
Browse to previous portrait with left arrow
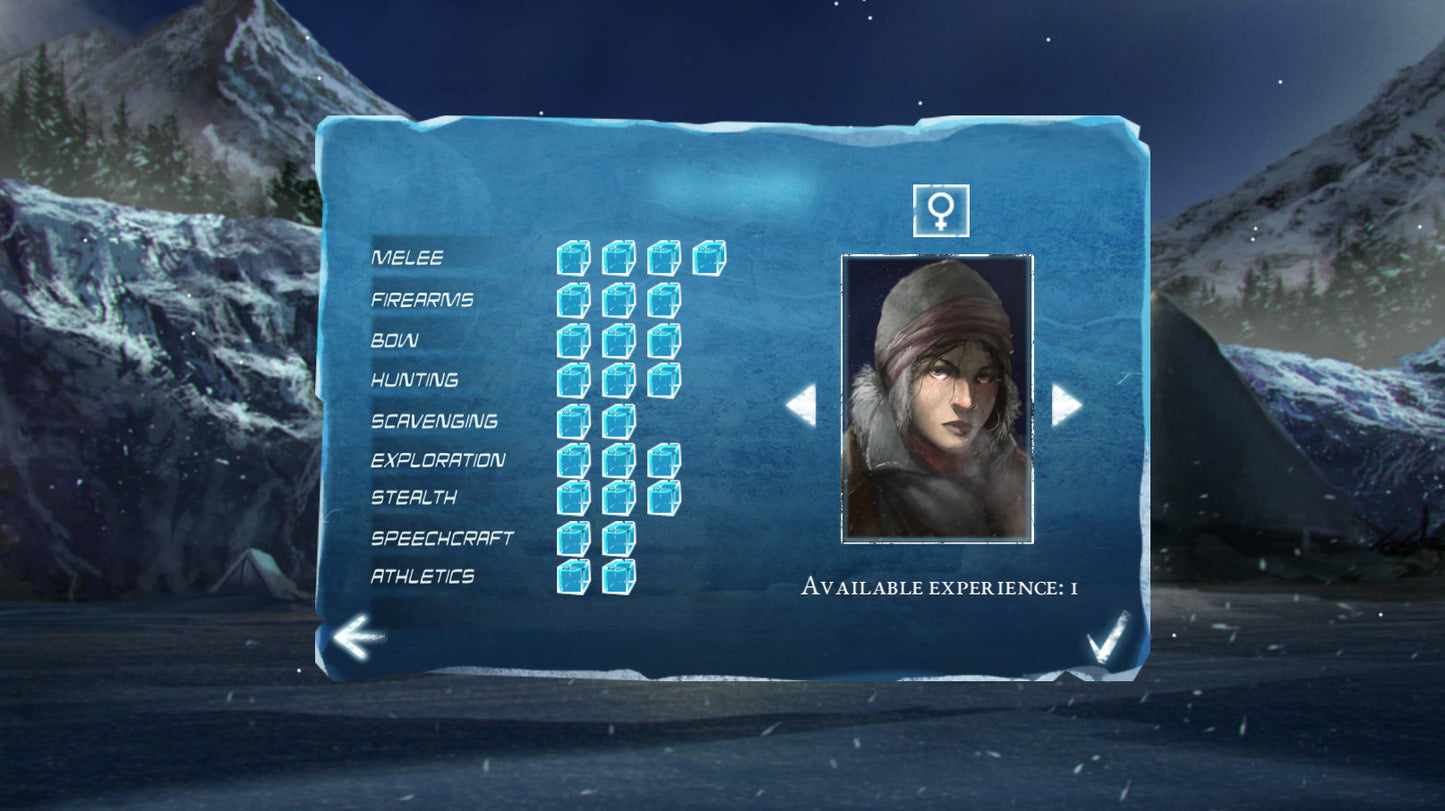(x=803, y=404)
